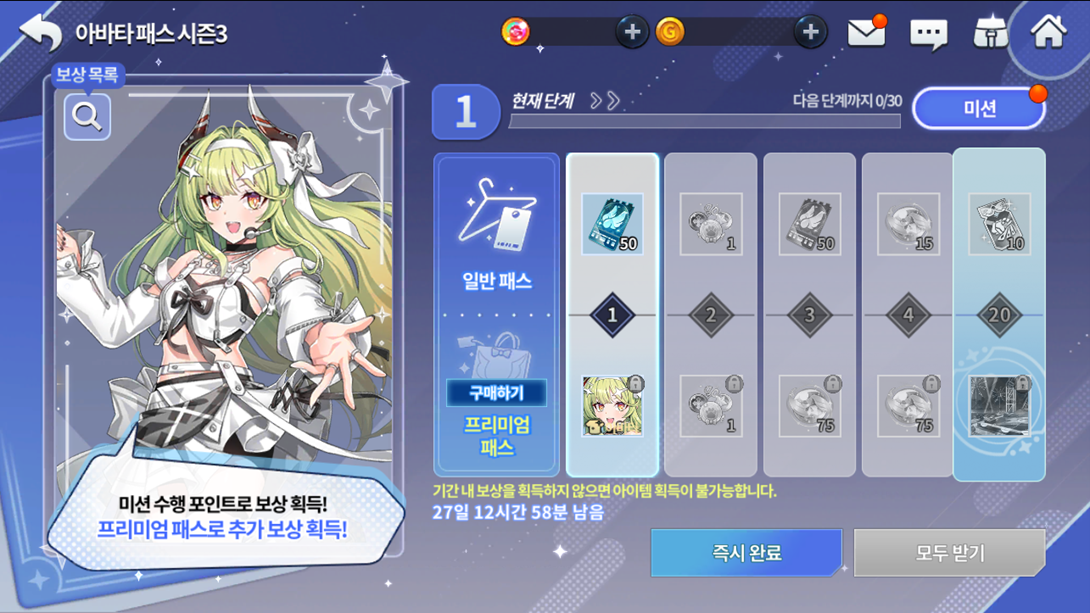The width and height of the screenshot is (1090, 613).
Task: Select premium avatar reward at tier 1
Action: tap(612, 406)
